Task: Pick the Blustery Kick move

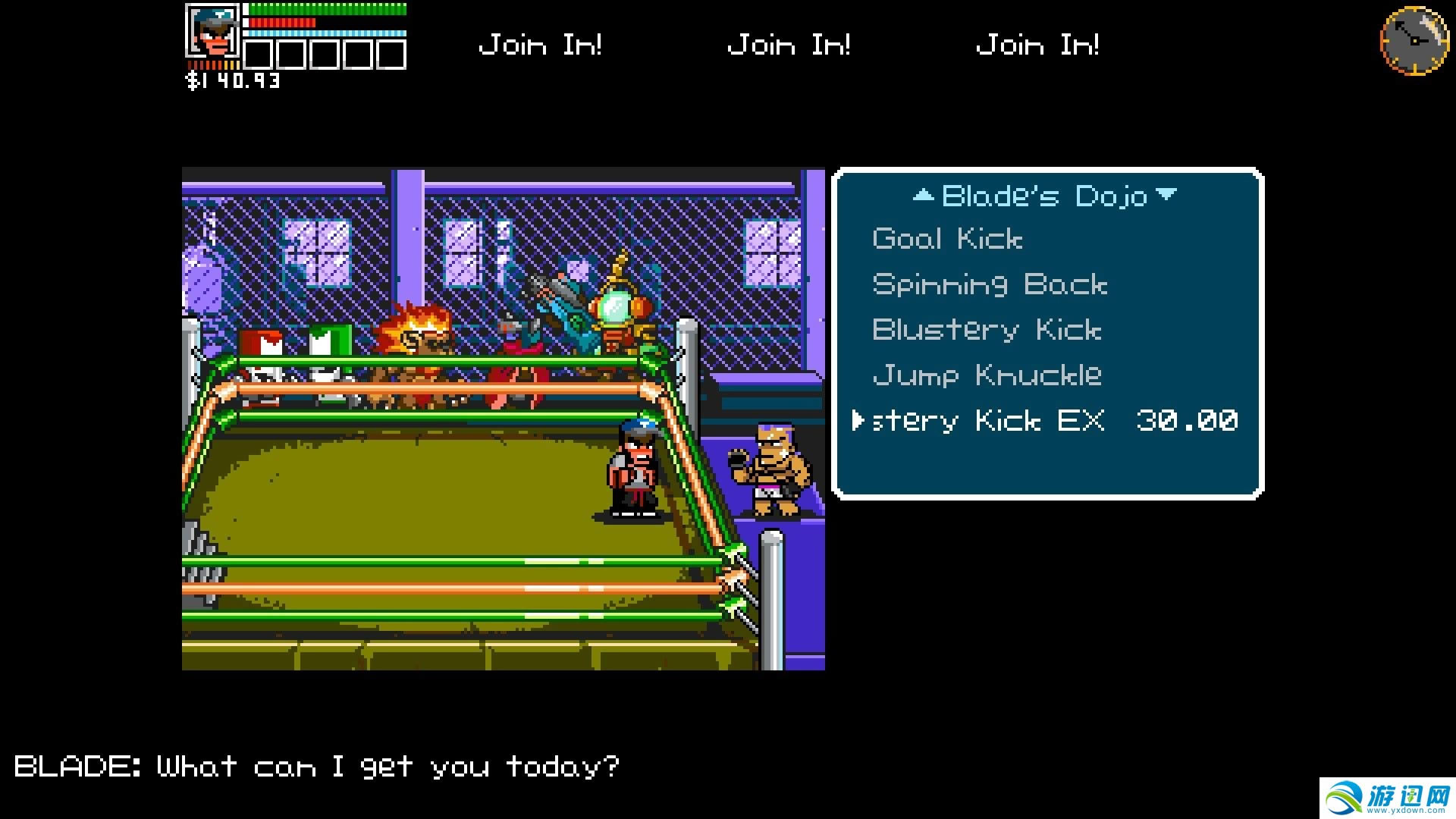Action: click(986, 331)
